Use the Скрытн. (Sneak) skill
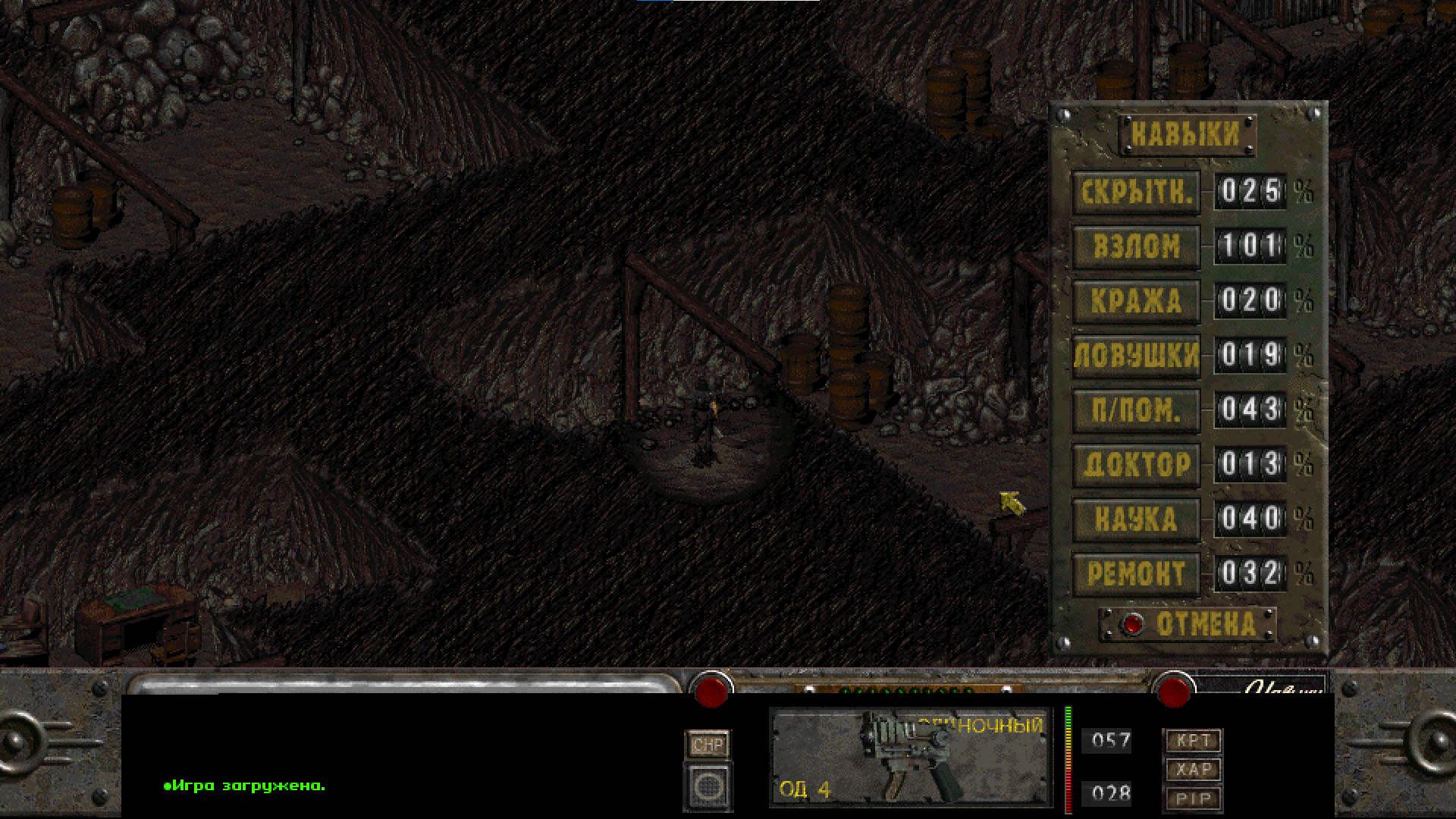This screenshot has width=1456, height=819. (1136, 193)
